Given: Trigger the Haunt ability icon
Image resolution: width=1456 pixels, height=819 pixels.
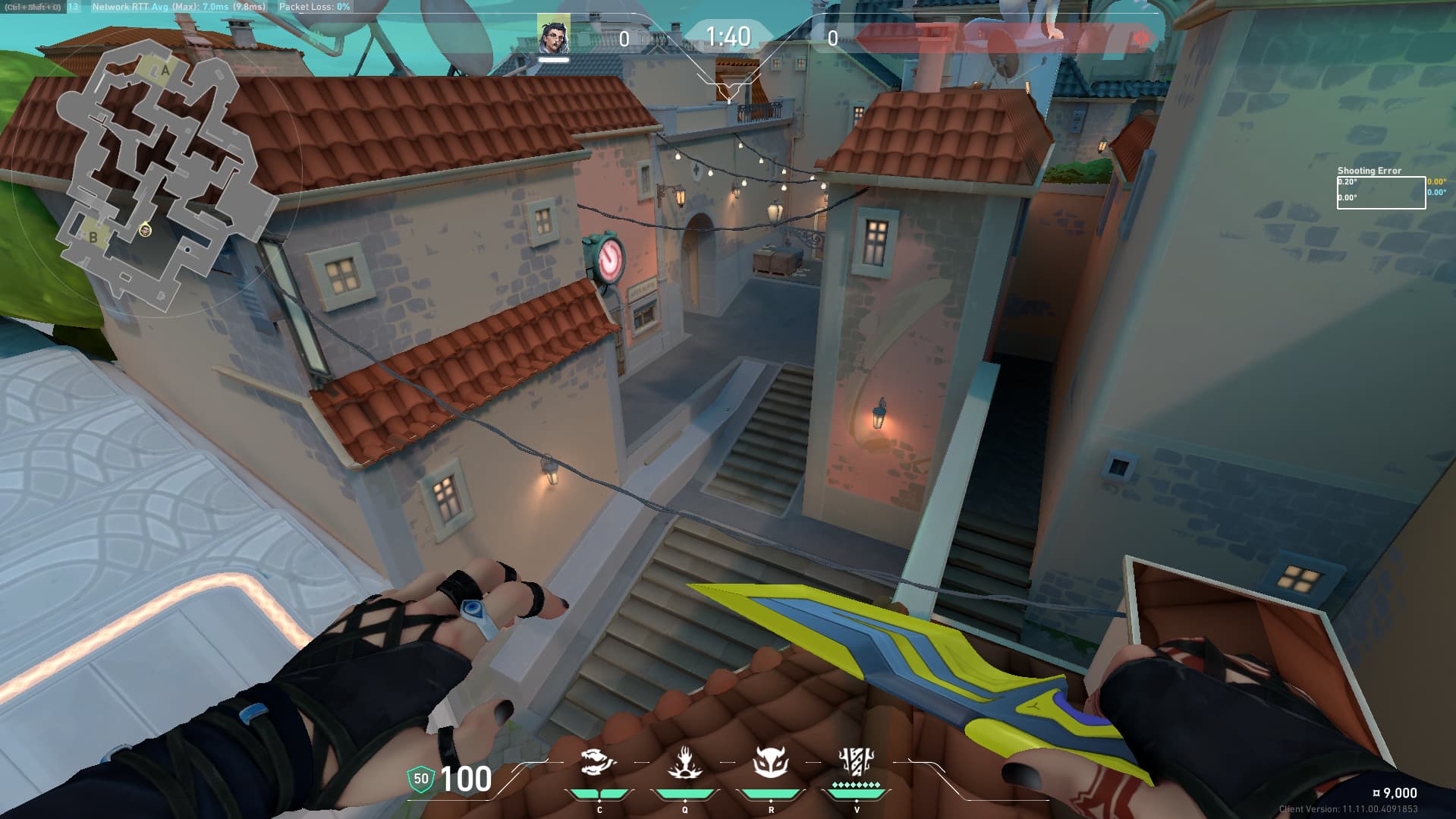Looking at the screenshot, I should point(771,762).
